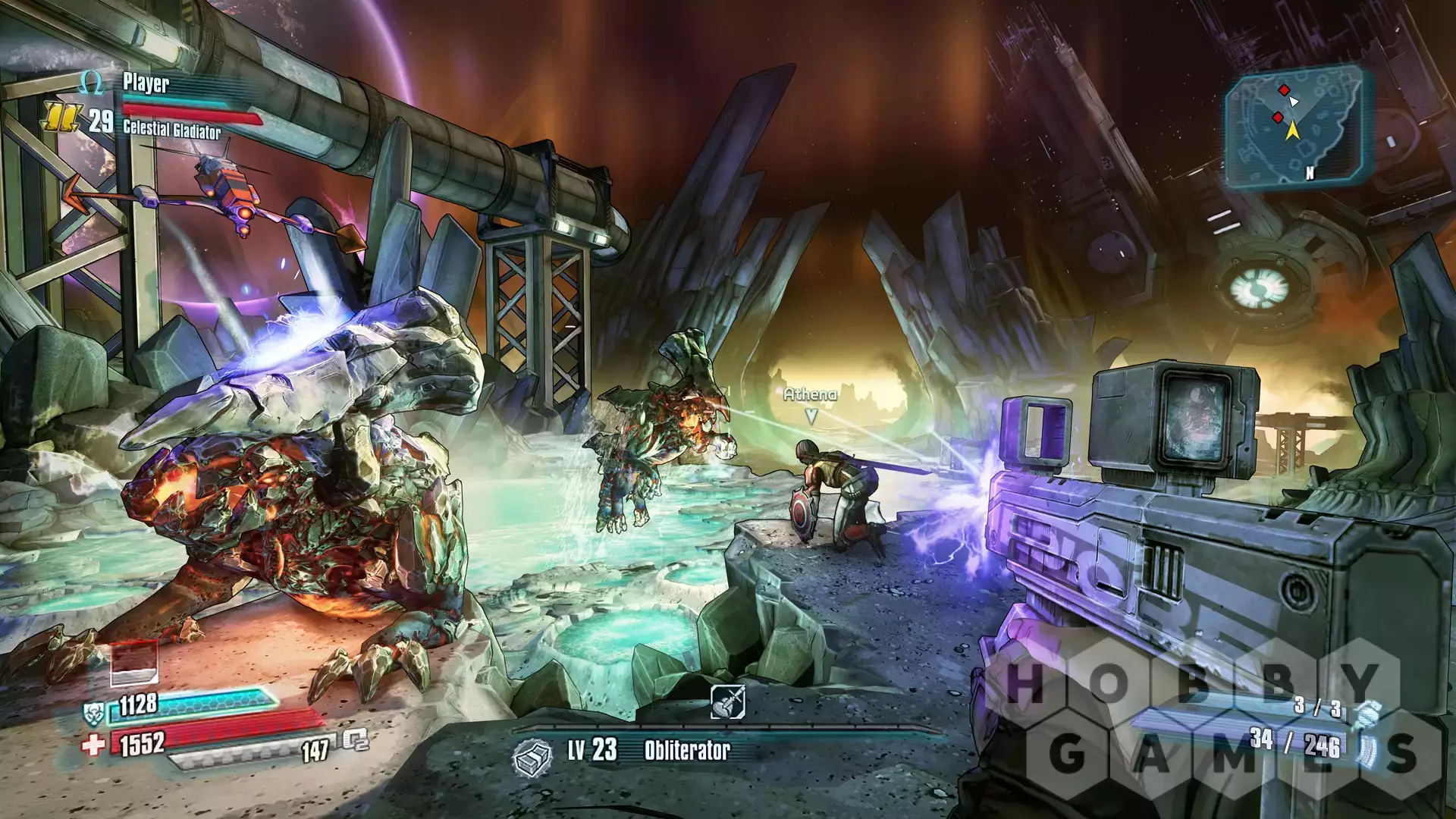Select the shield icon beside 1128
Image resolution: width=1456 pixels, height=819 pixels.
(x=93, y=711)
